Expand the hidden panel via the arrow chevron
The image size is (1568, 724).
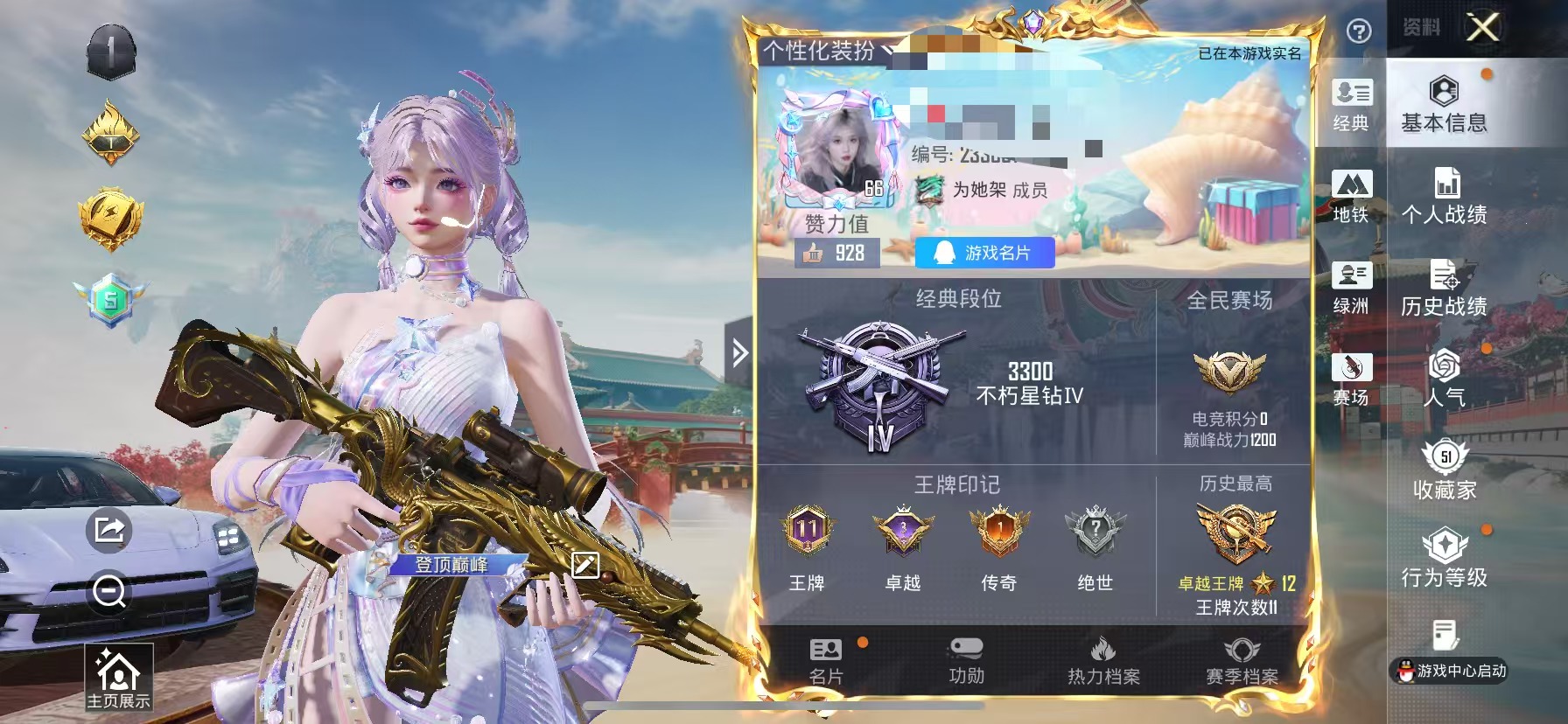[739, 350]
